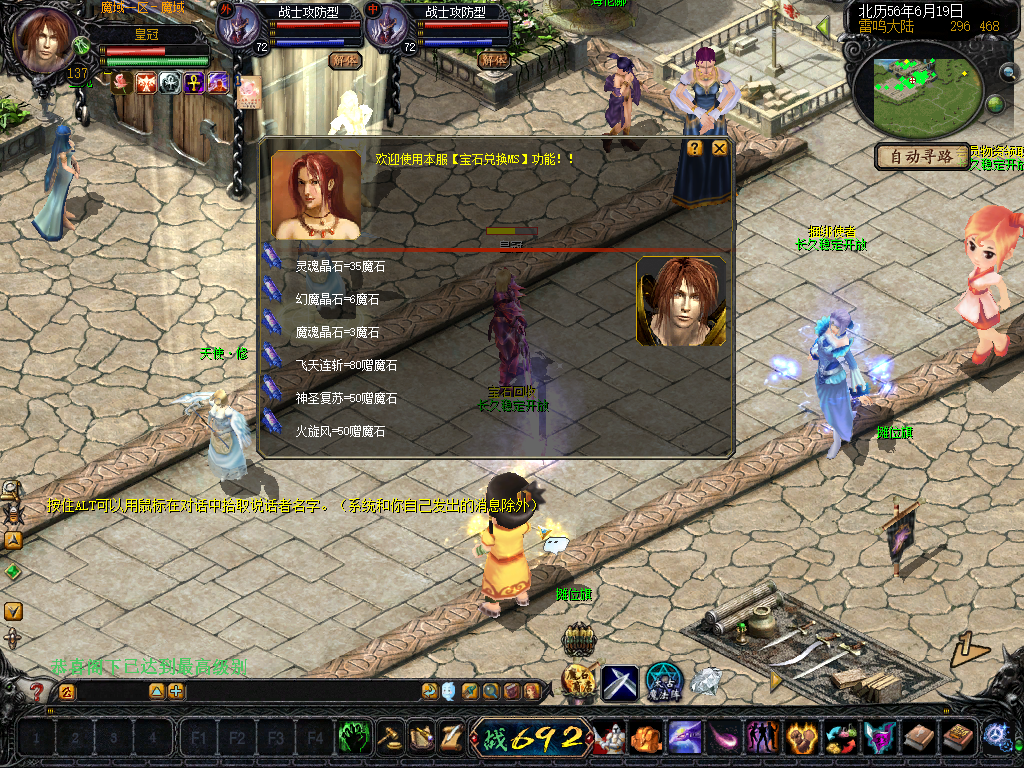Click the gavel icon on the bottom bar

coord(388,738)
